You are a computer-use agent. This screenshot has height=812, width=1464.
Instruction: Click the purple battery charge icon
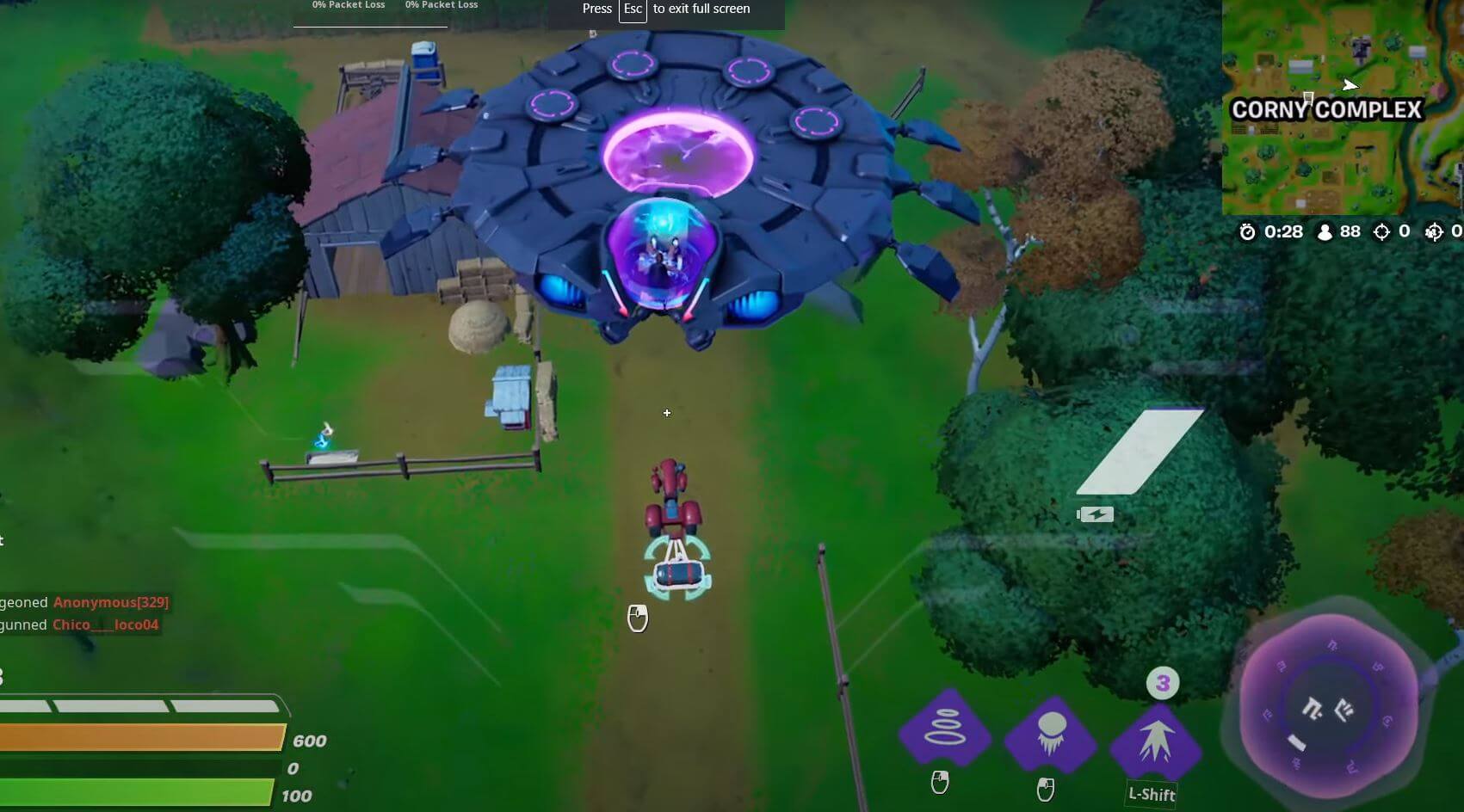point(1096,514)
